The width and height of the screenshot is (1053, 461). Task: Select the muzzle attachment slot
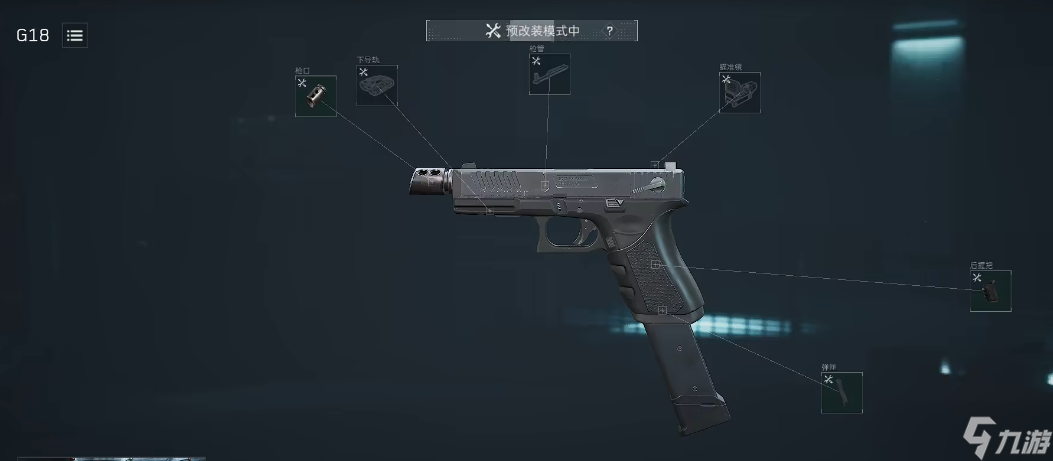315,96
